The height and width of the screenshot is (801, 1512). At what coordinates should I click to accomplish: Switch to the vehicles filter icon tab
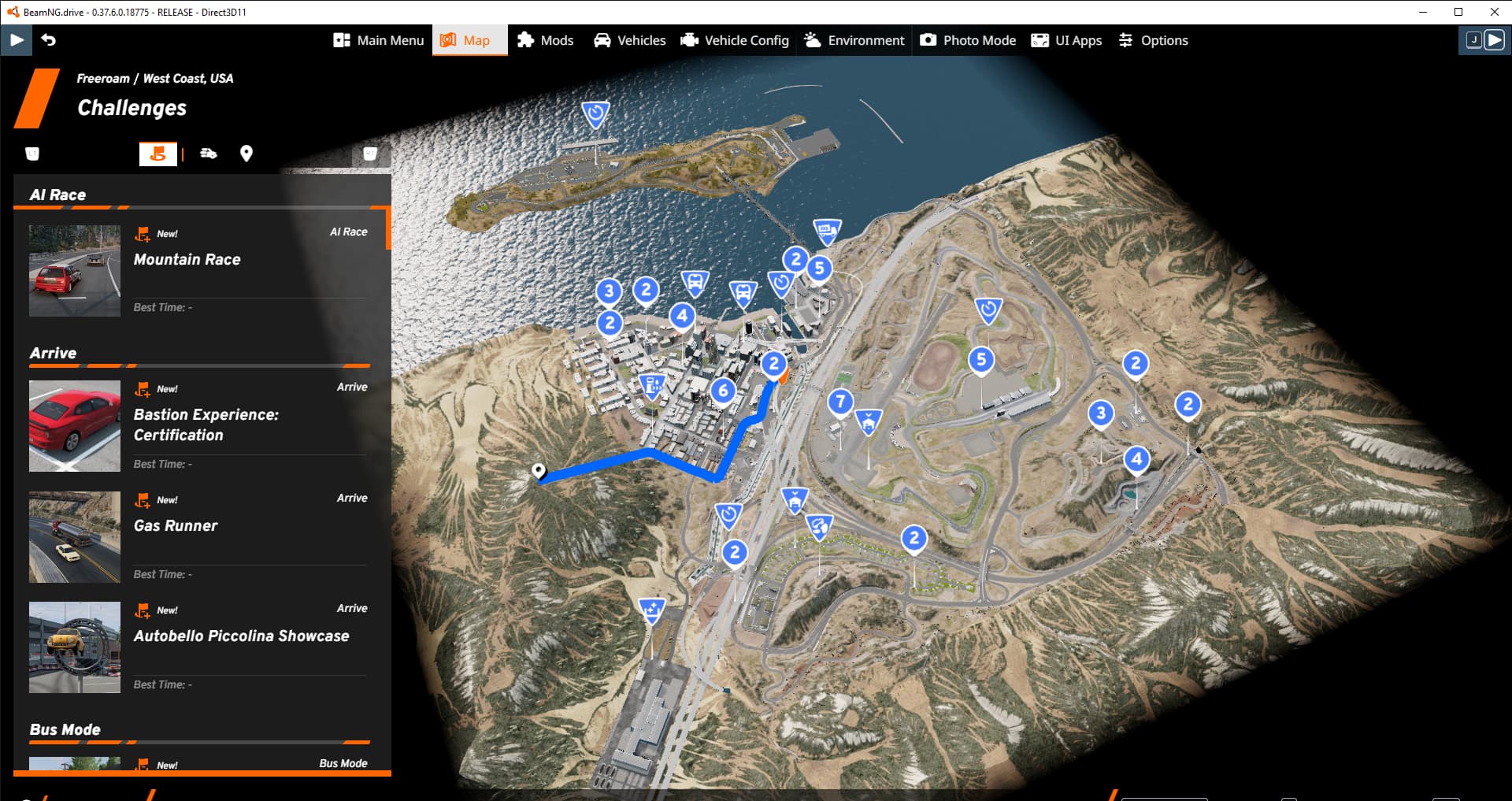209,154
